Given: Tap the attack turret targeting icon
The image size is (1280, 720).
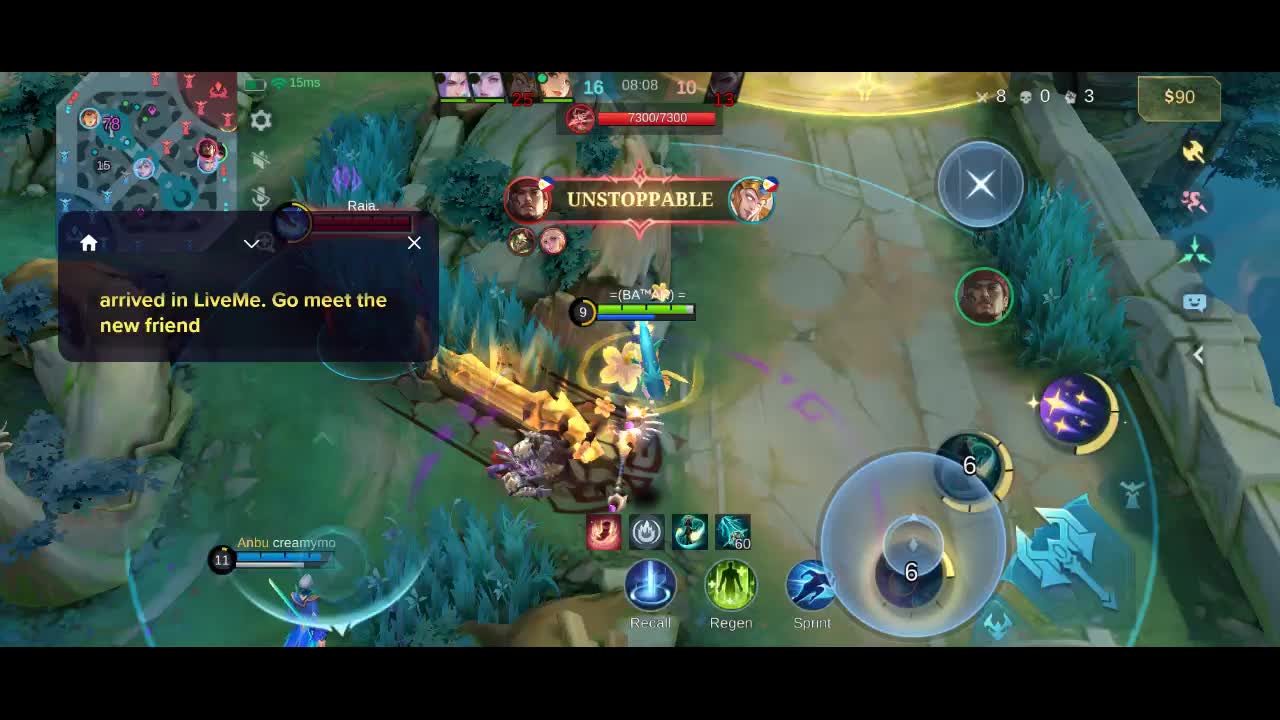Looking at the screenshot, I should click(x=1132, y=494).
